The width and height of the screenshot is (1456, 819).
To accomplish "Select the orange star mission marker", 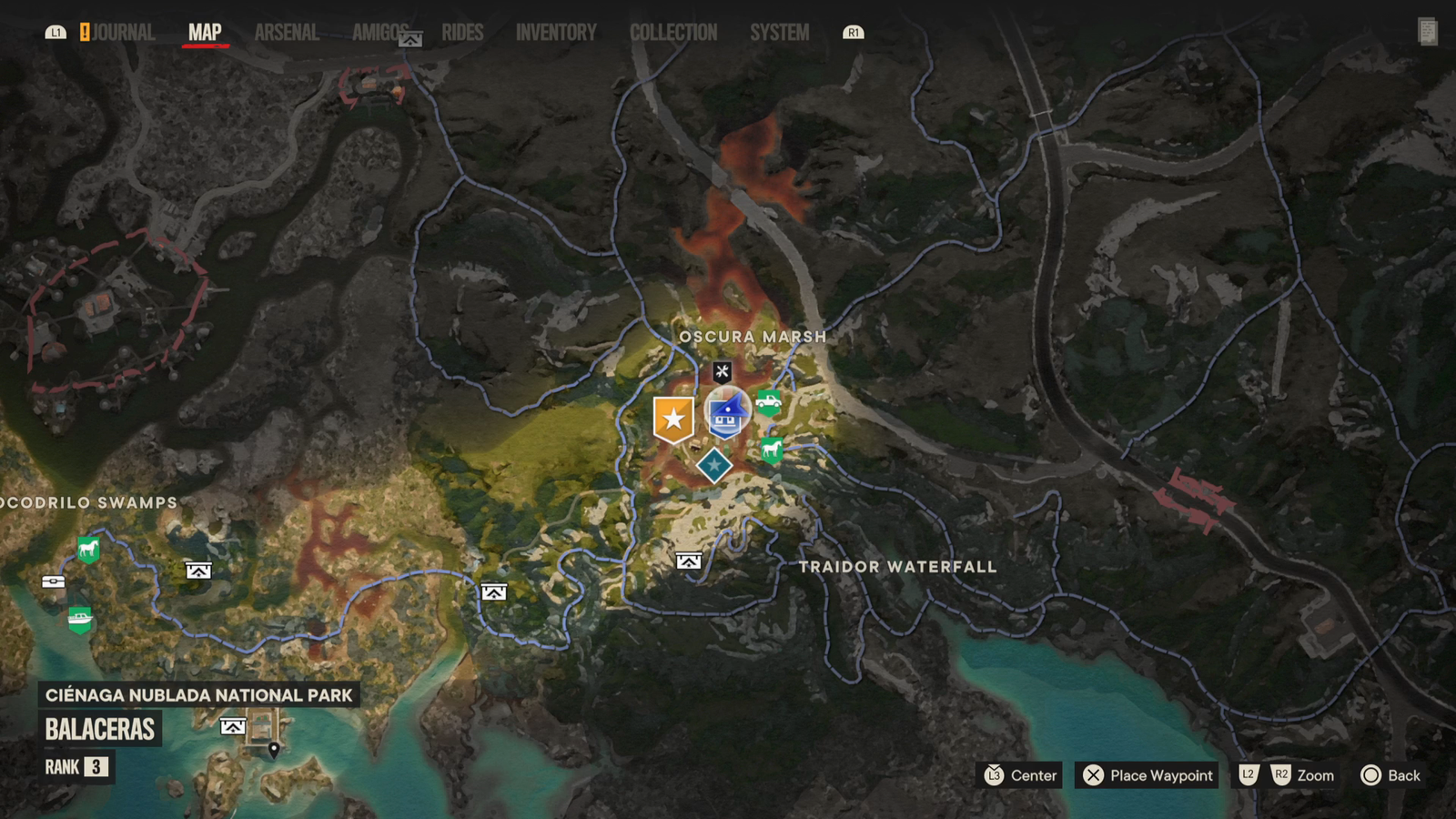I will point(673,419).
